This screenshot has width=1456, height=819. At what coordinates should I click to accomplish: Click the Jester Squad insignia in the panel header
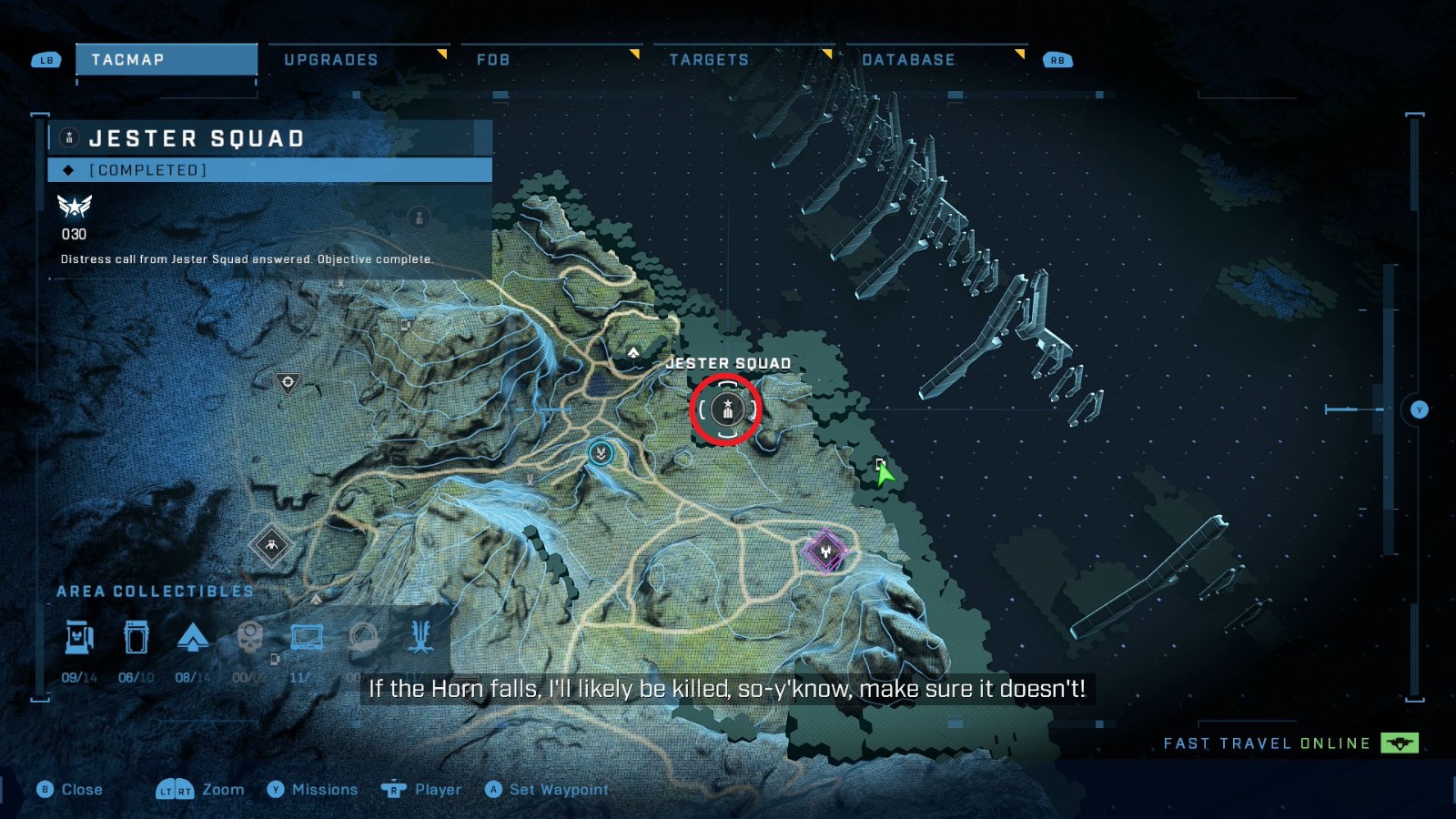tap(68, 137)
